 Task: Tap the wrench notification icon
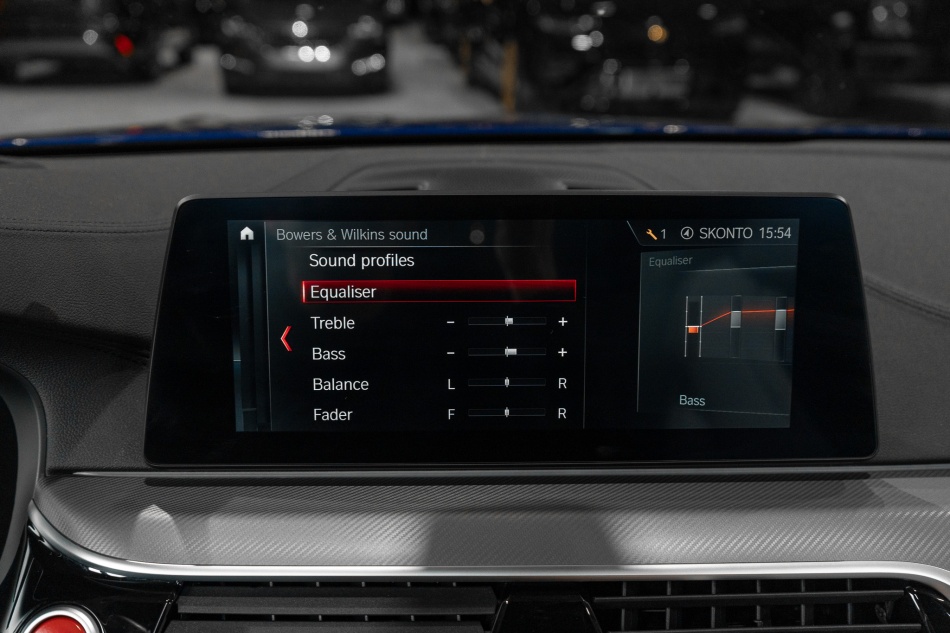[x=652, y=234]
